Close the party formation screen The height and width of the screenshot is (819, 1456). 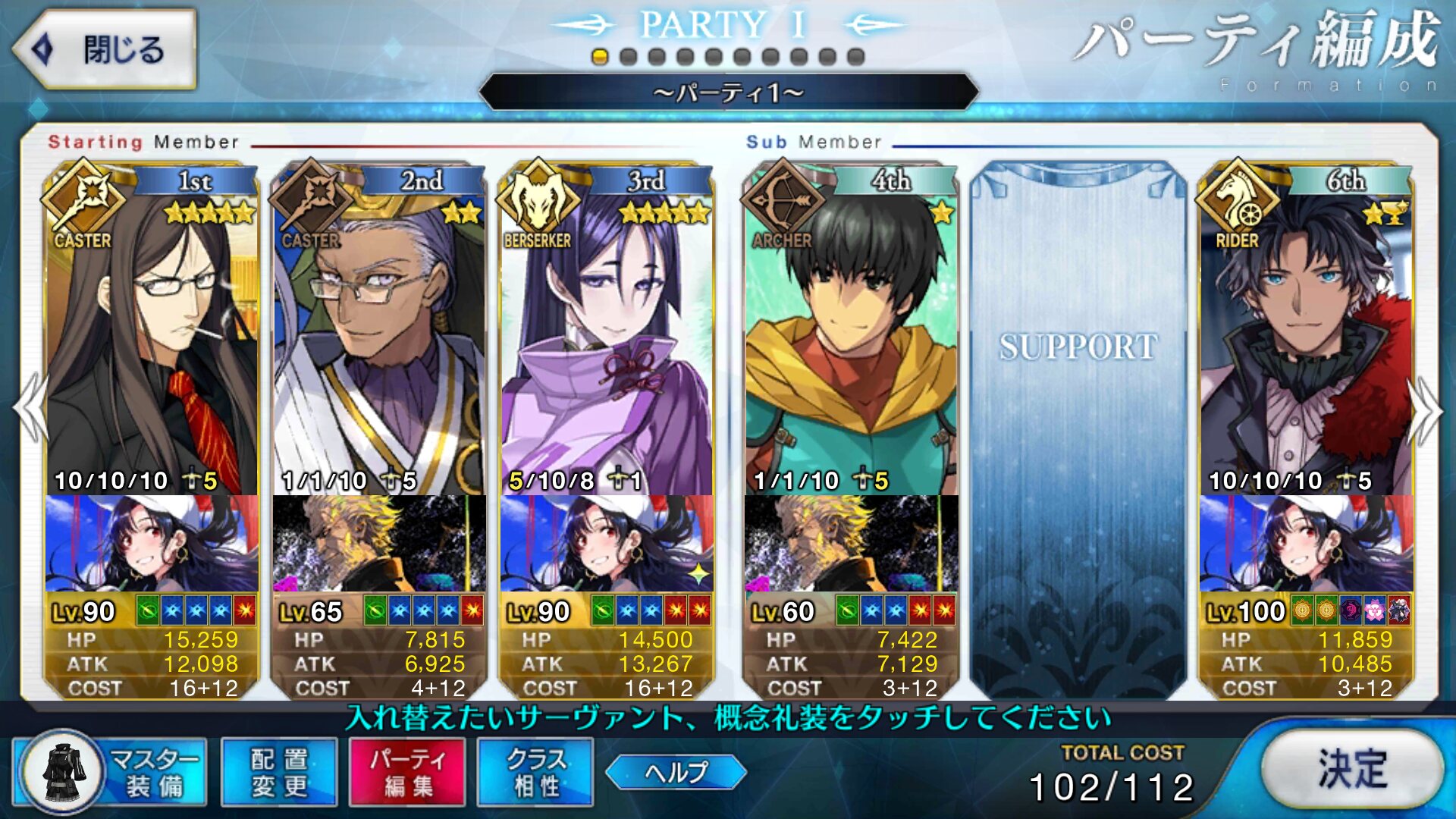click(105, 49)
